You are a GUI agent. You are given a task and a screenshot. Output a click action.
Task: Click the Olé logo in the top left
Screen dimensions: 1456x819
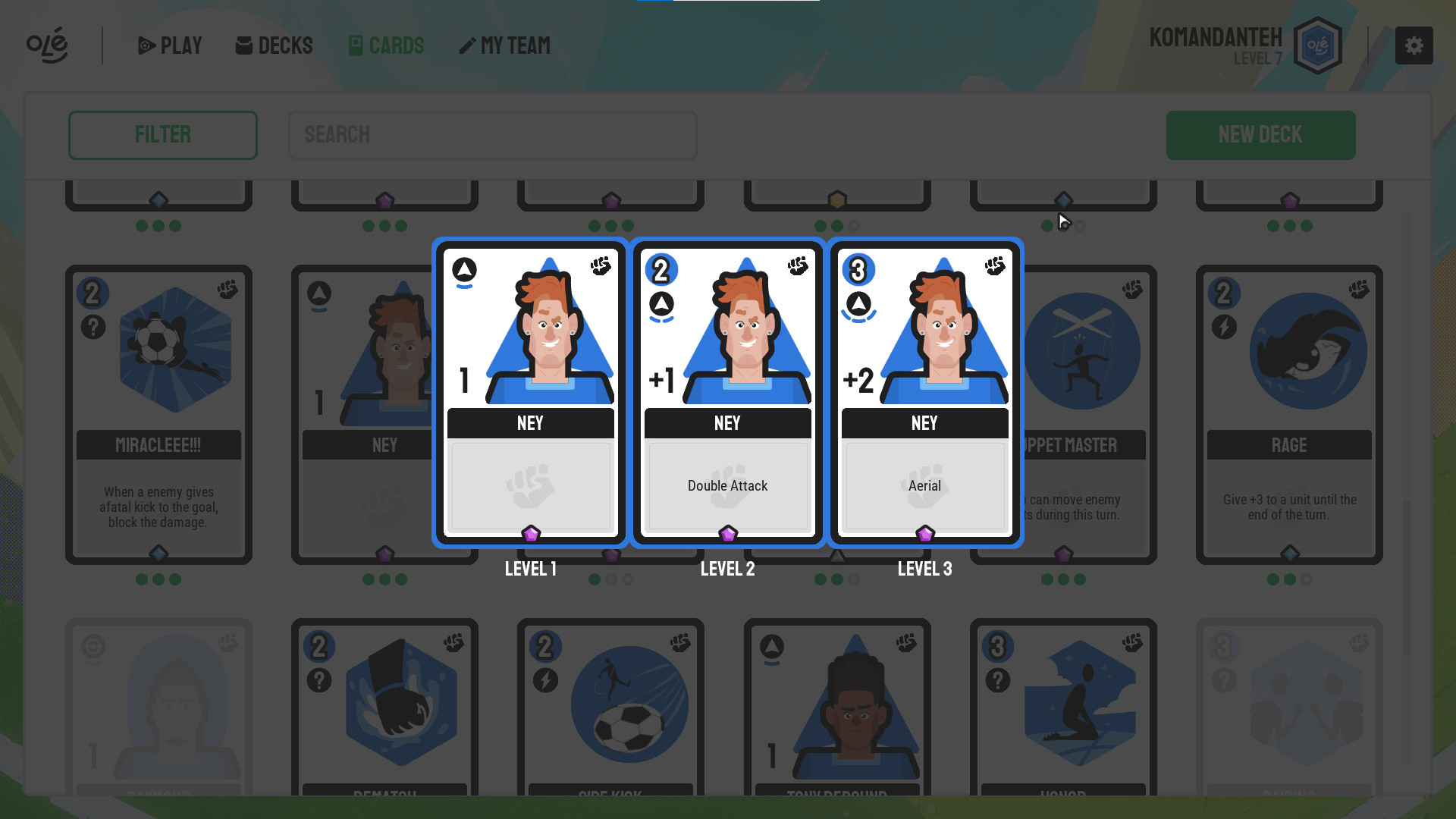(x=47, y=45)
